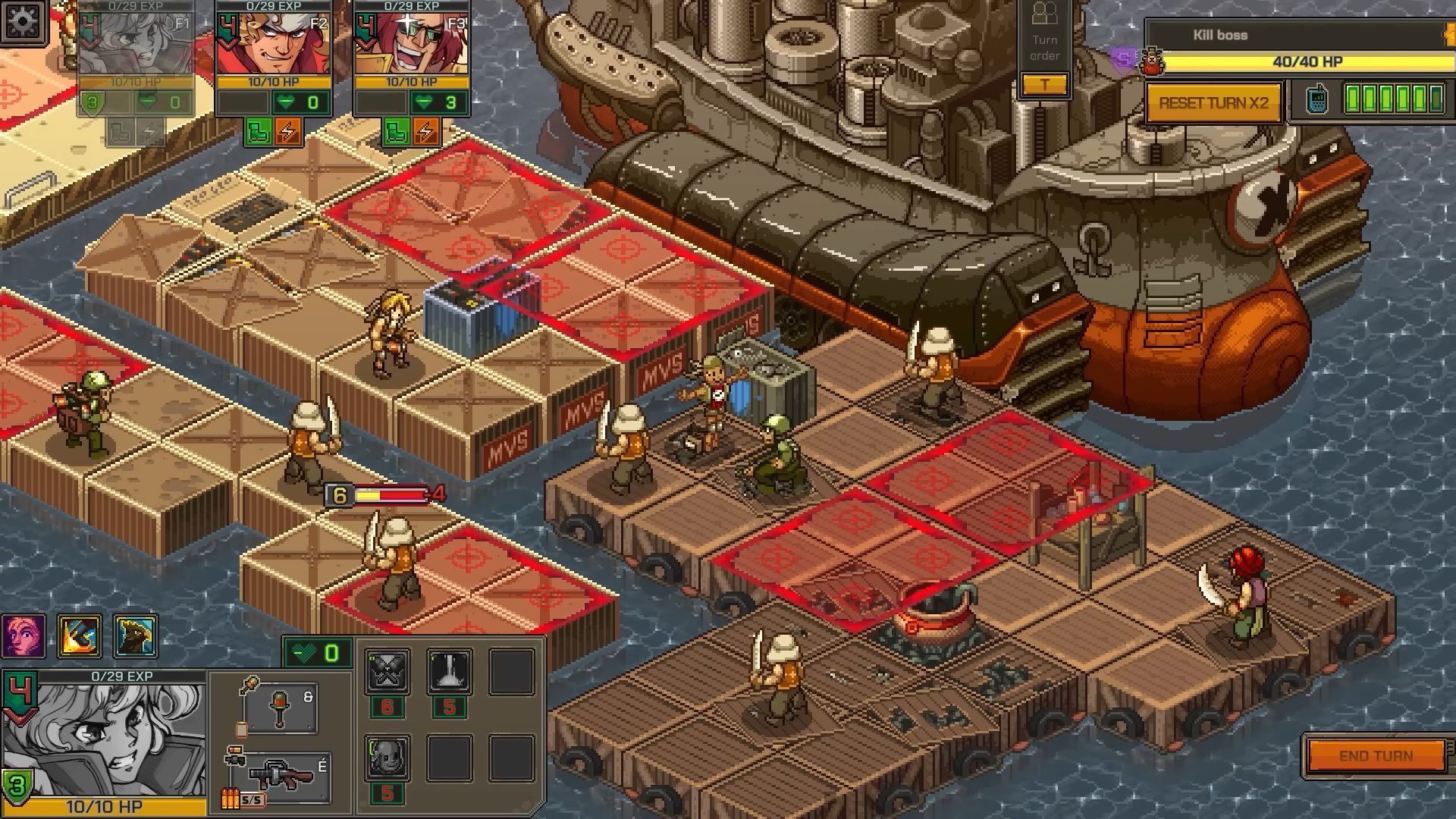Open the blue radio sync icon
The width and height of the screenshot is (1456, 819).
click(1319, 100)
